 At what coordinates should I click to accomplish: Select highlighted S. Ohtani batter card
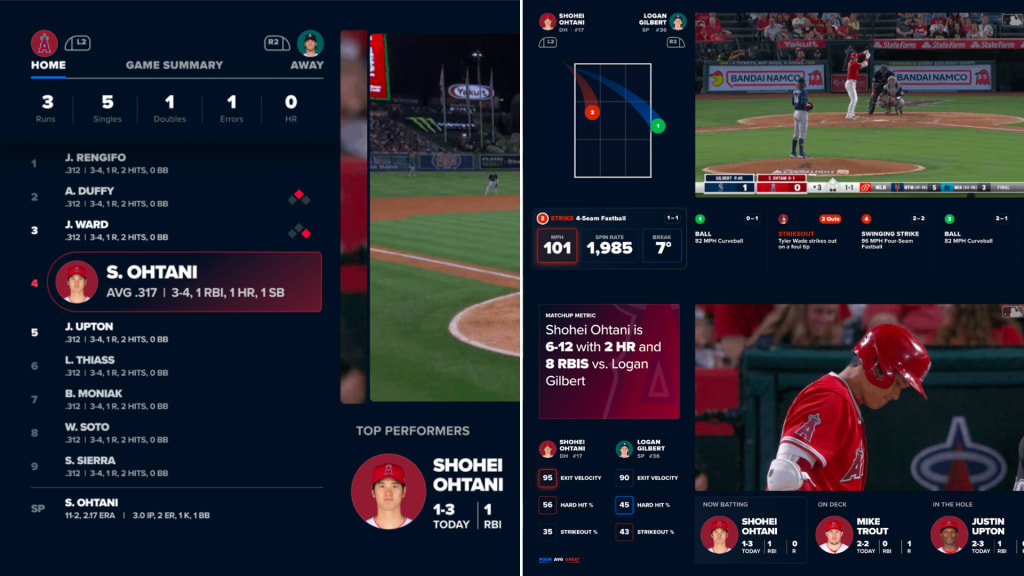pyautogui.click(x=185, y=282)
